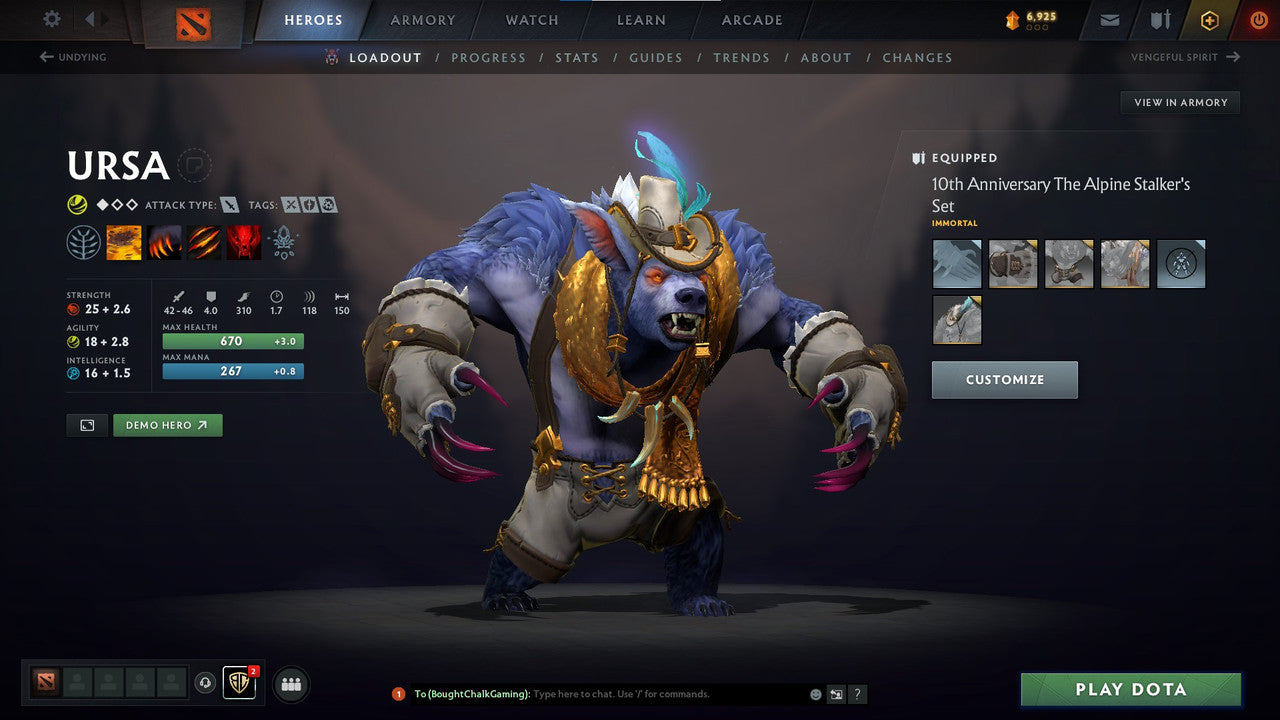This screenshot has width=1280, height=720.
Task: Select the Fury Swipes ability icon
Action: (204, 242)
